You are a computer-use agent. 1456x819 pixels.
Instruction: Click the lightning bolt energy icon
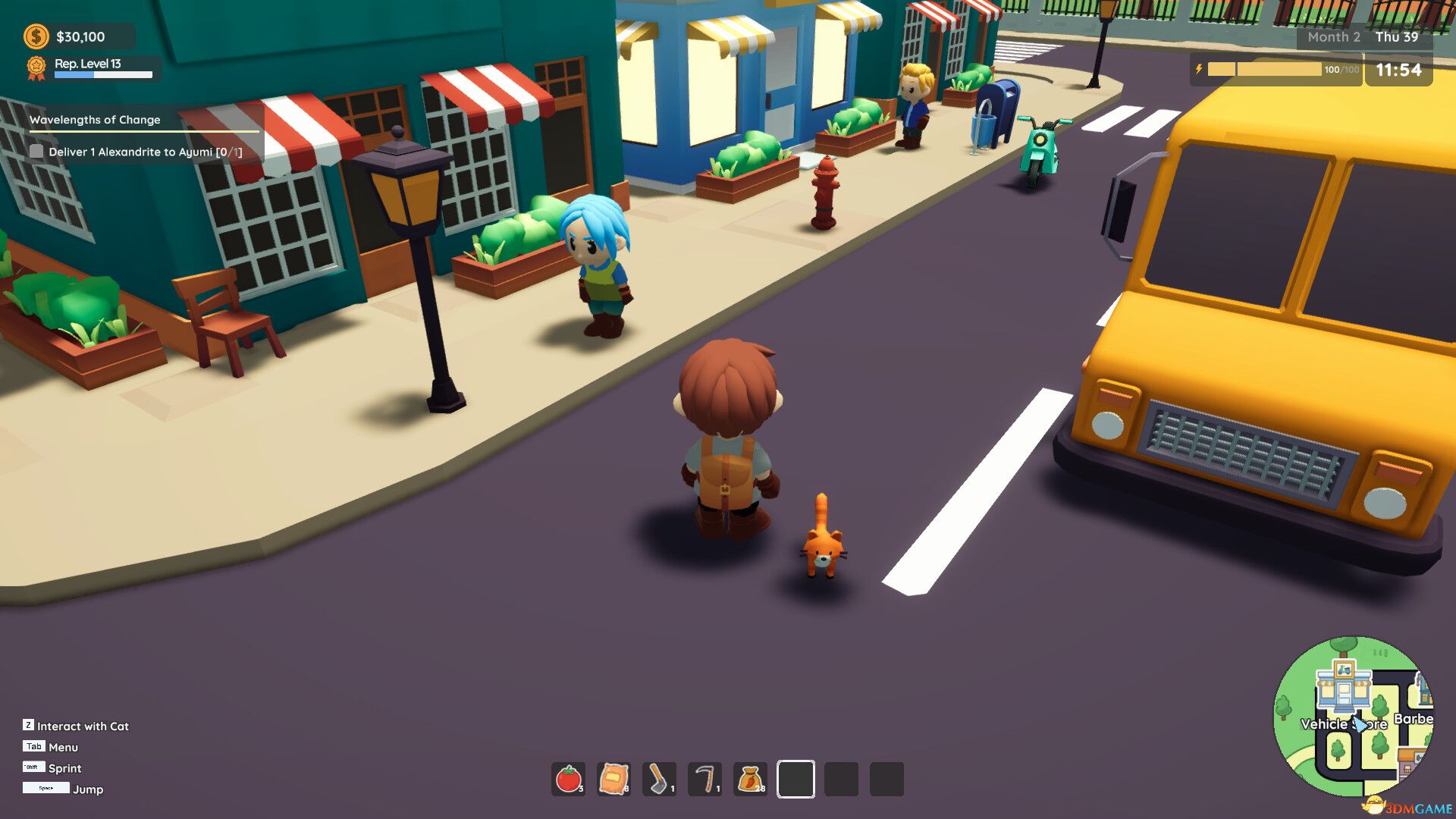coord(1198,69)
